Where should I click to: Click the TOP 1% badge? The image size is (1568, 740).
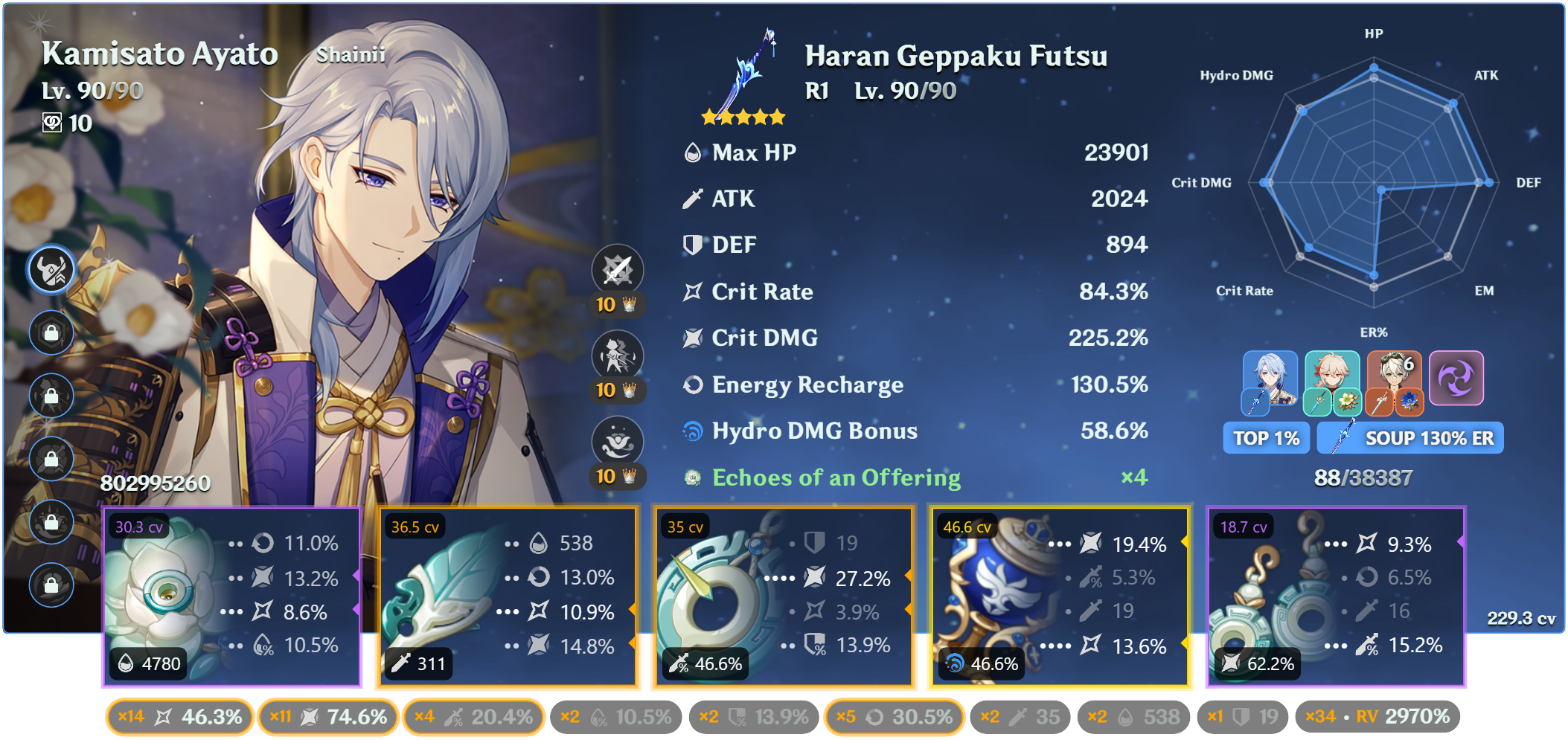[1265, 438]
